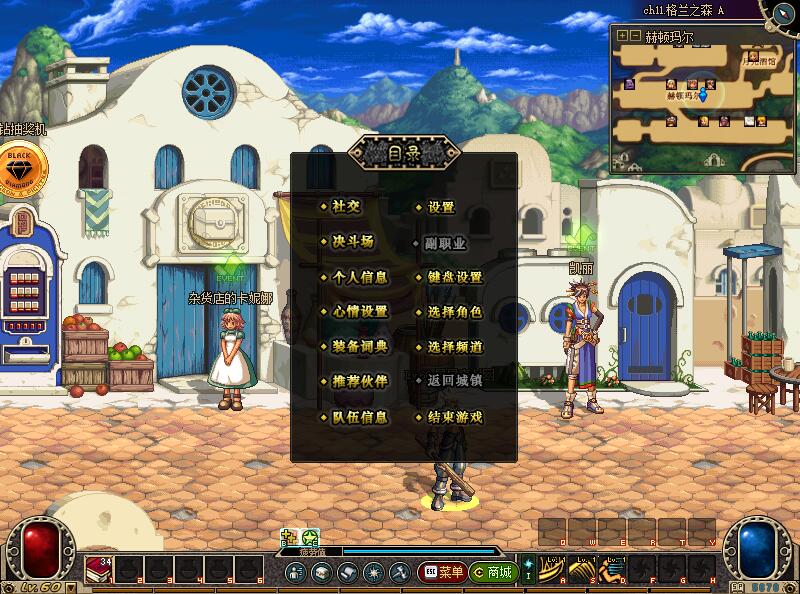Viewport: 800px width, 594px height.
Task: Open the 设置 (Settings) entry
Action: click(441, 207)
